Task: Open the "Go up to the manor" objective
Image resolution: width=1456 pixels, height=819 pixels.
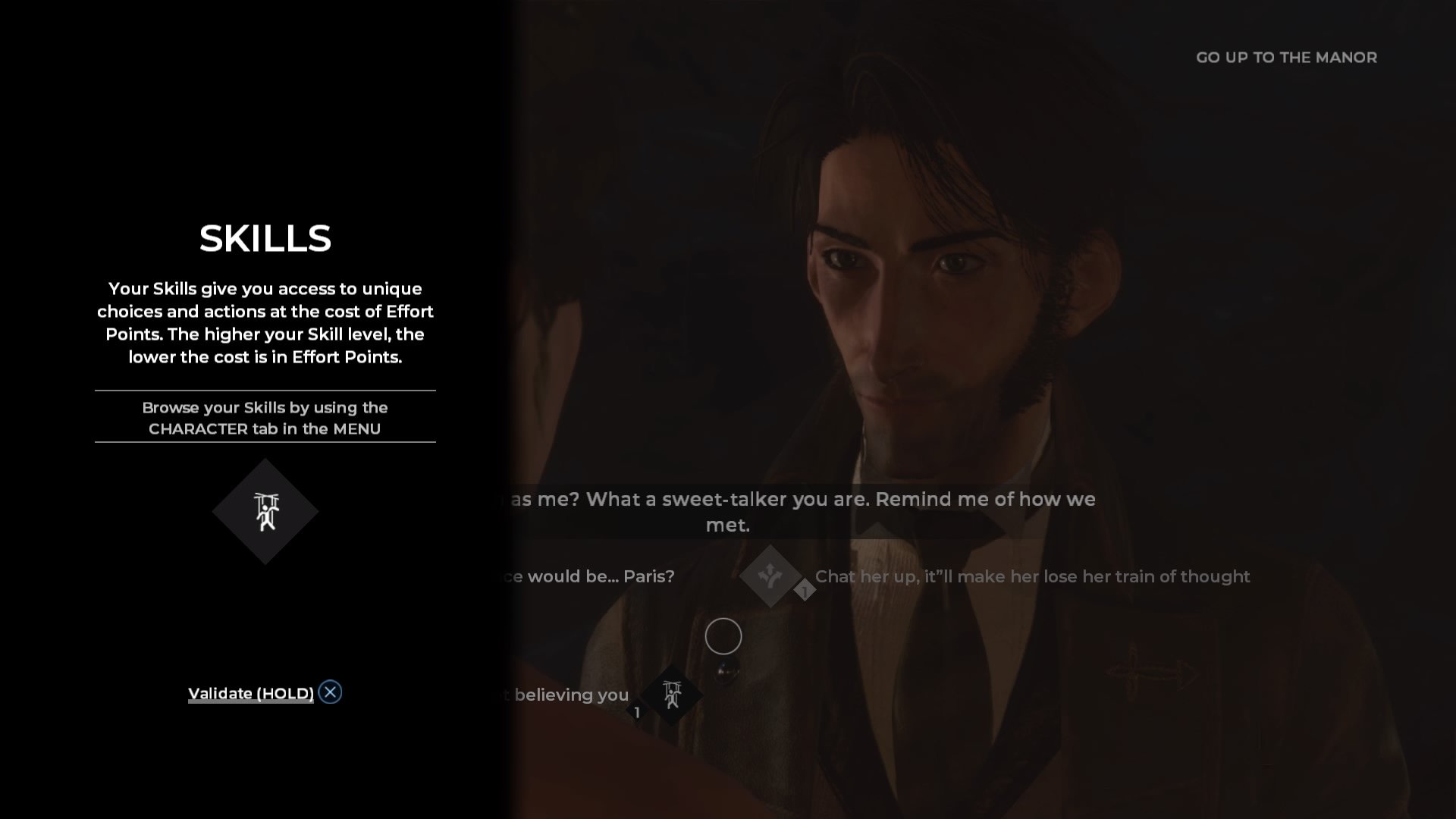Action: pyautogui.click(x=1286, y=58)
